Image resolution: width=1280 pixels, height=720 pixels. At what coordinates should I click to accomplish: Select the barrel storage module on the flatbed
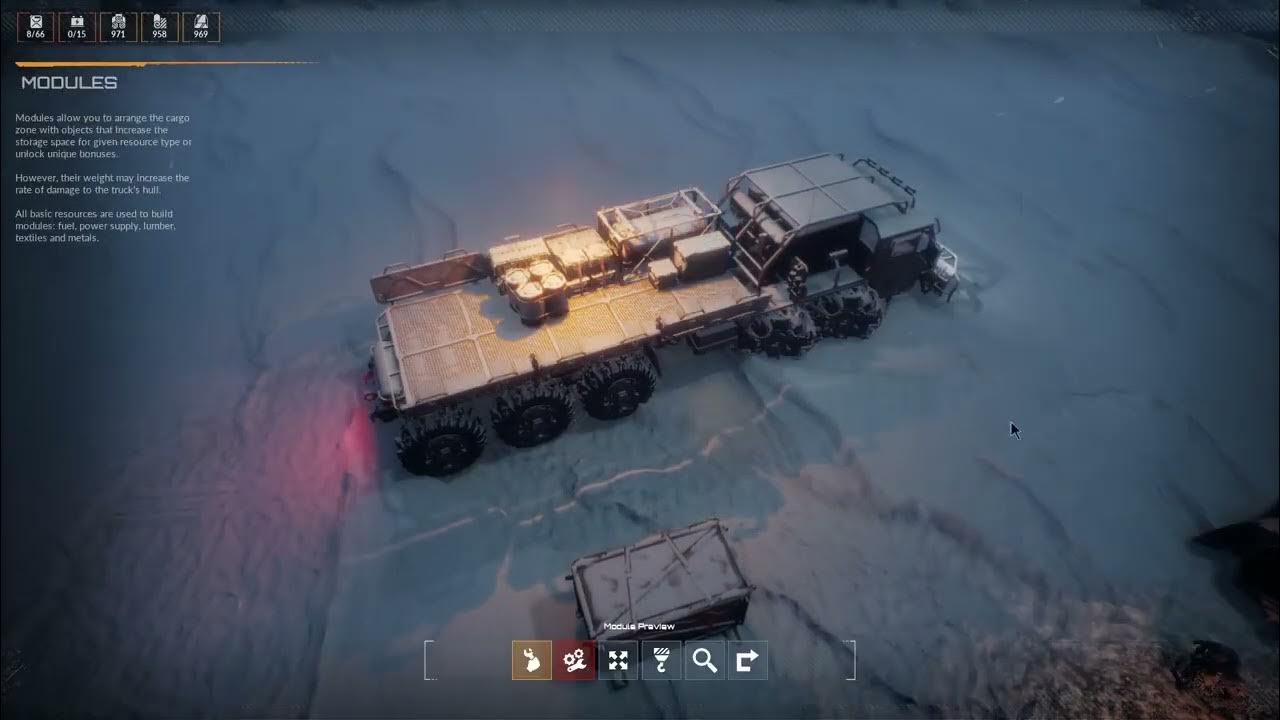click(535, 280)
